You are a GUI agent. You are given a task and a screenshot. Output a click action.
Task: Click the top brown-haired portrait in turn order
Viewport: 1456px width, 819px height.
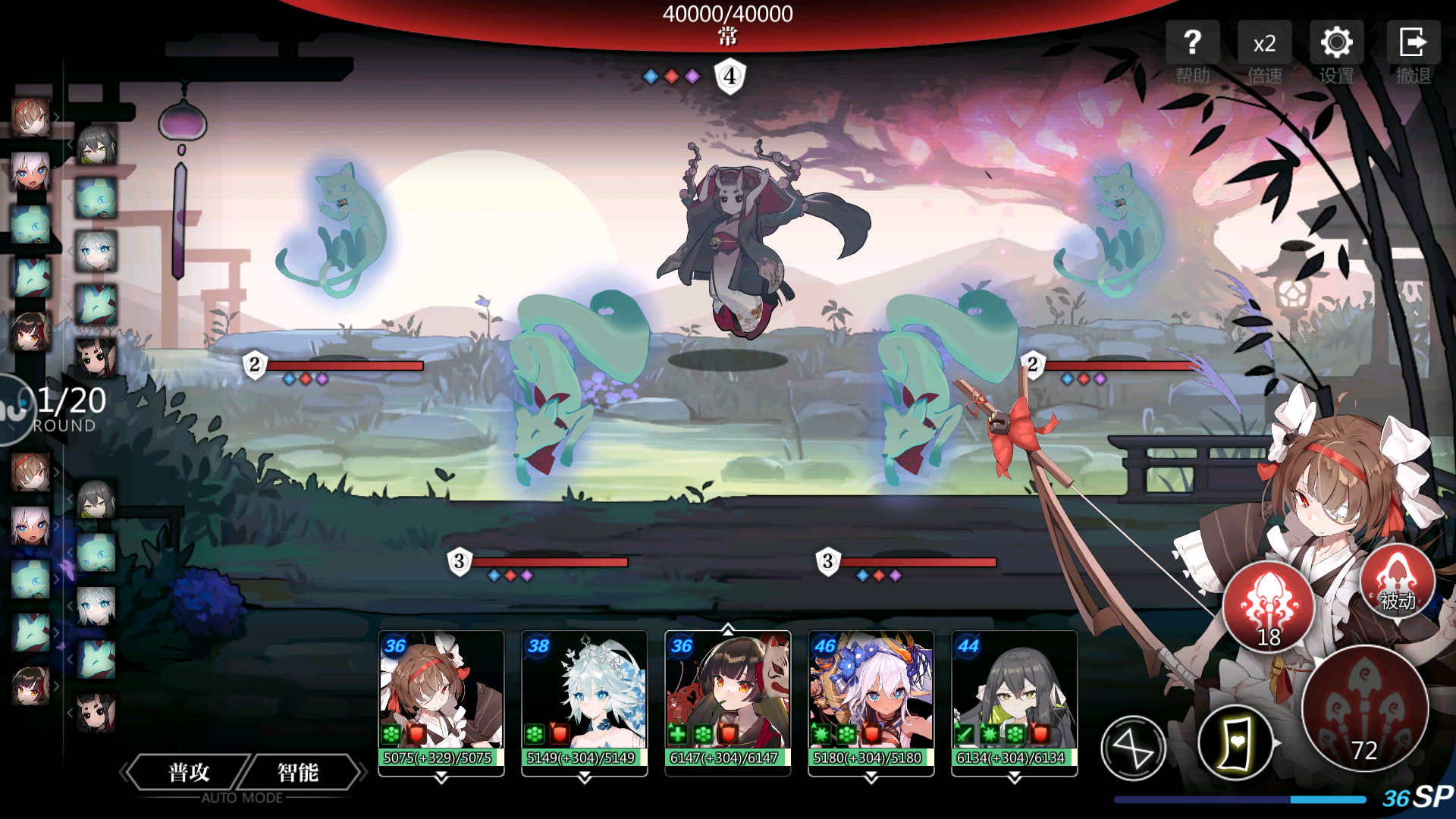[x=30, y=118]
